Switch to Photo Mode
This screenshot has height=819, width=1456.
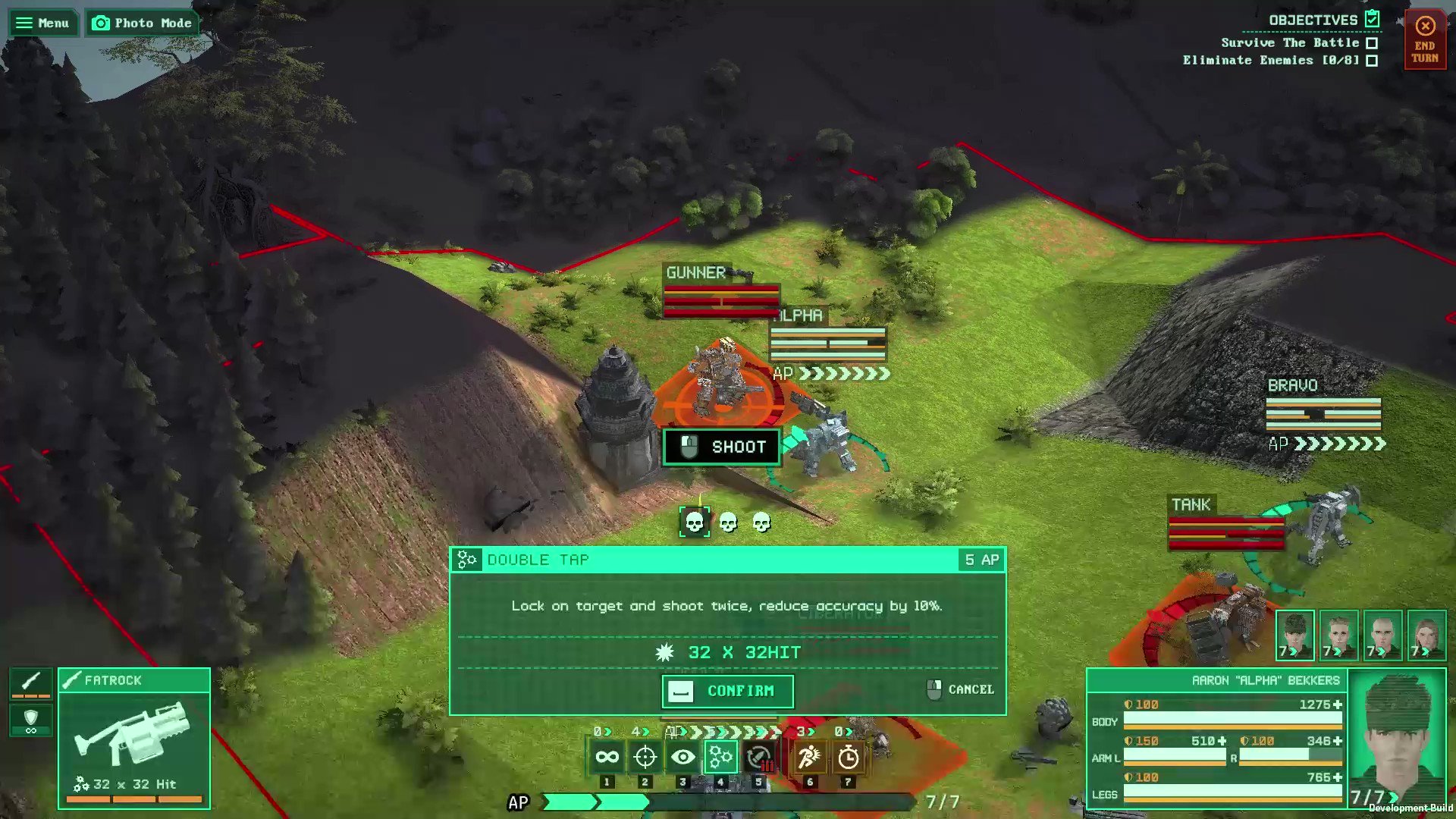[142, 23]
